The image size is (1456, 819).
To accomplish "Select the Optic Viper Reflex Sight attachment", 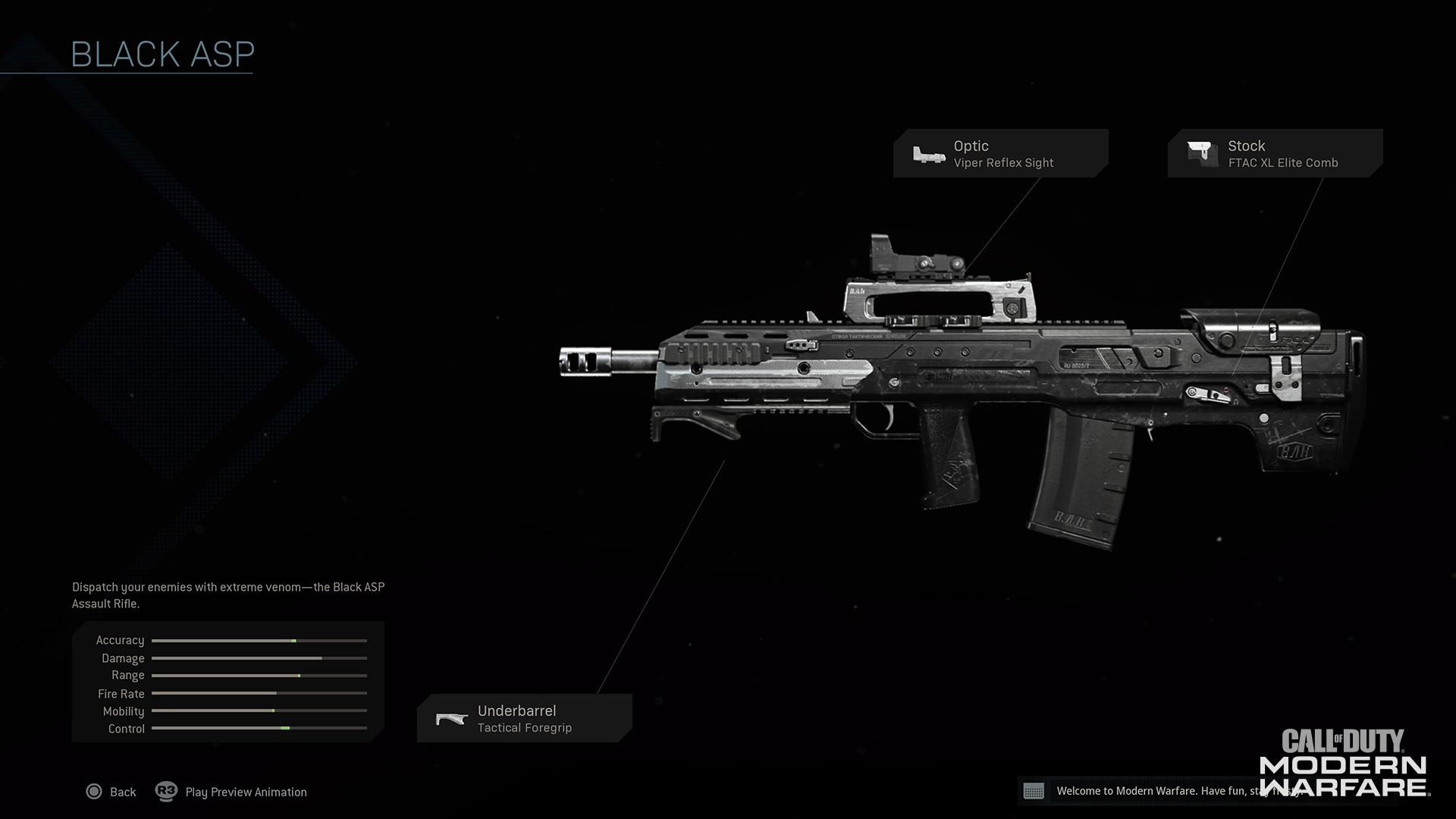I will coord(999,153).
